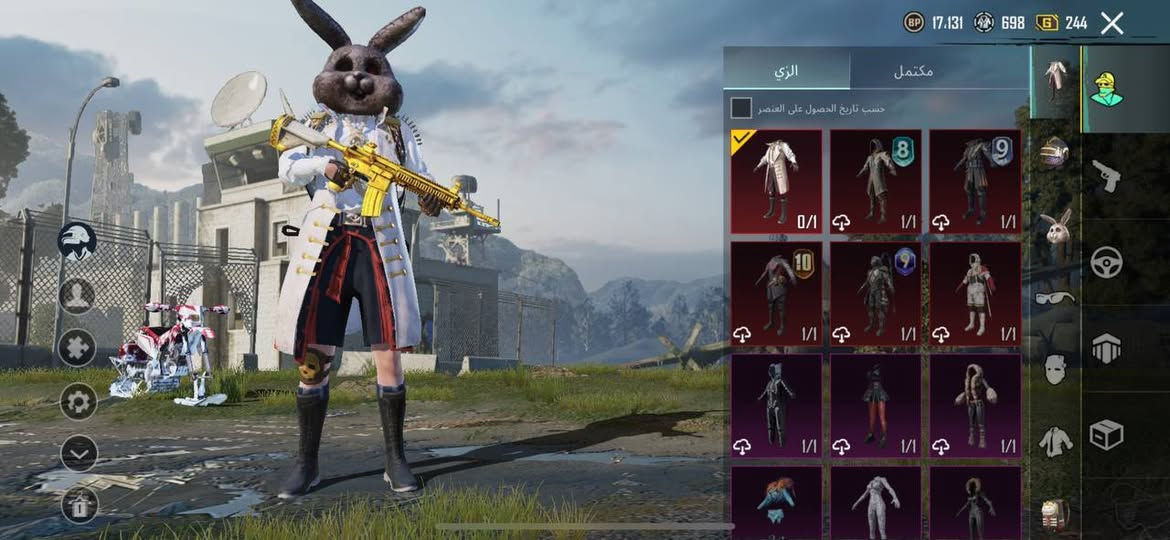1170x540 pixels.
Task: Choose the white and red hooded suit
Action: pyautogui.click(x=975, y=293)
